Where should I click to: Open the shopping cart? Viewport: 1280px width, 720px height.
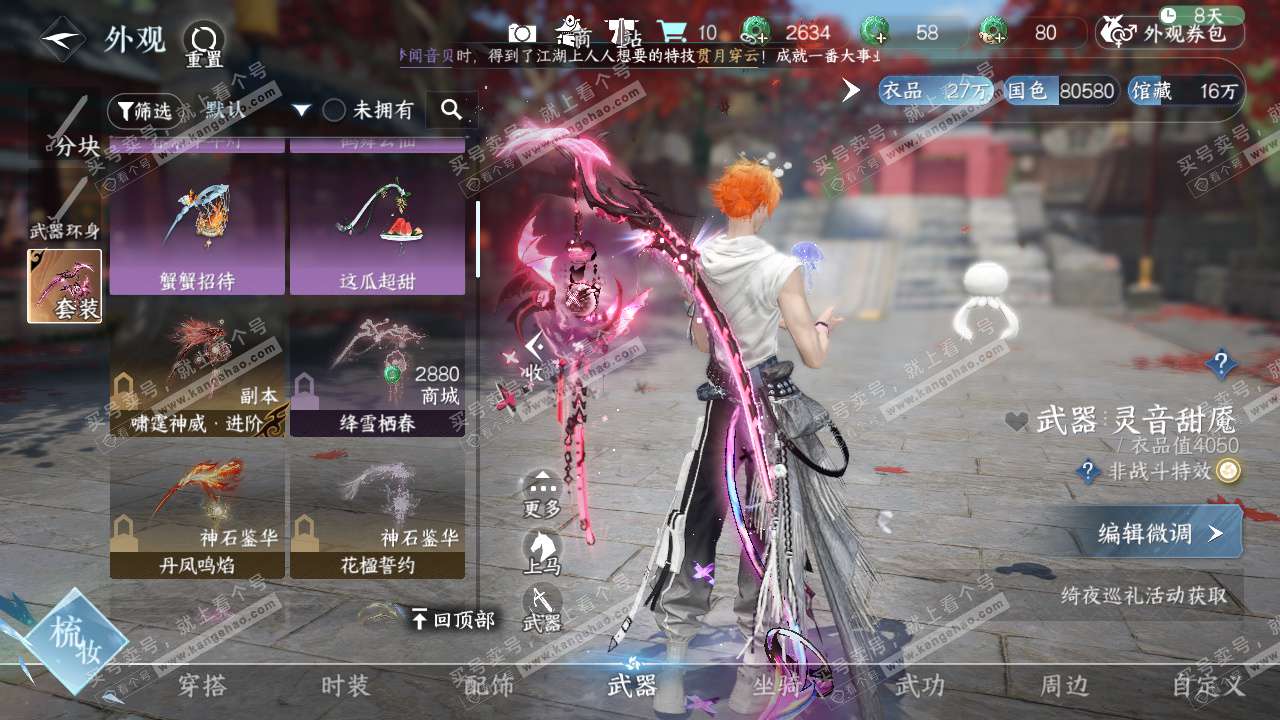672,32
